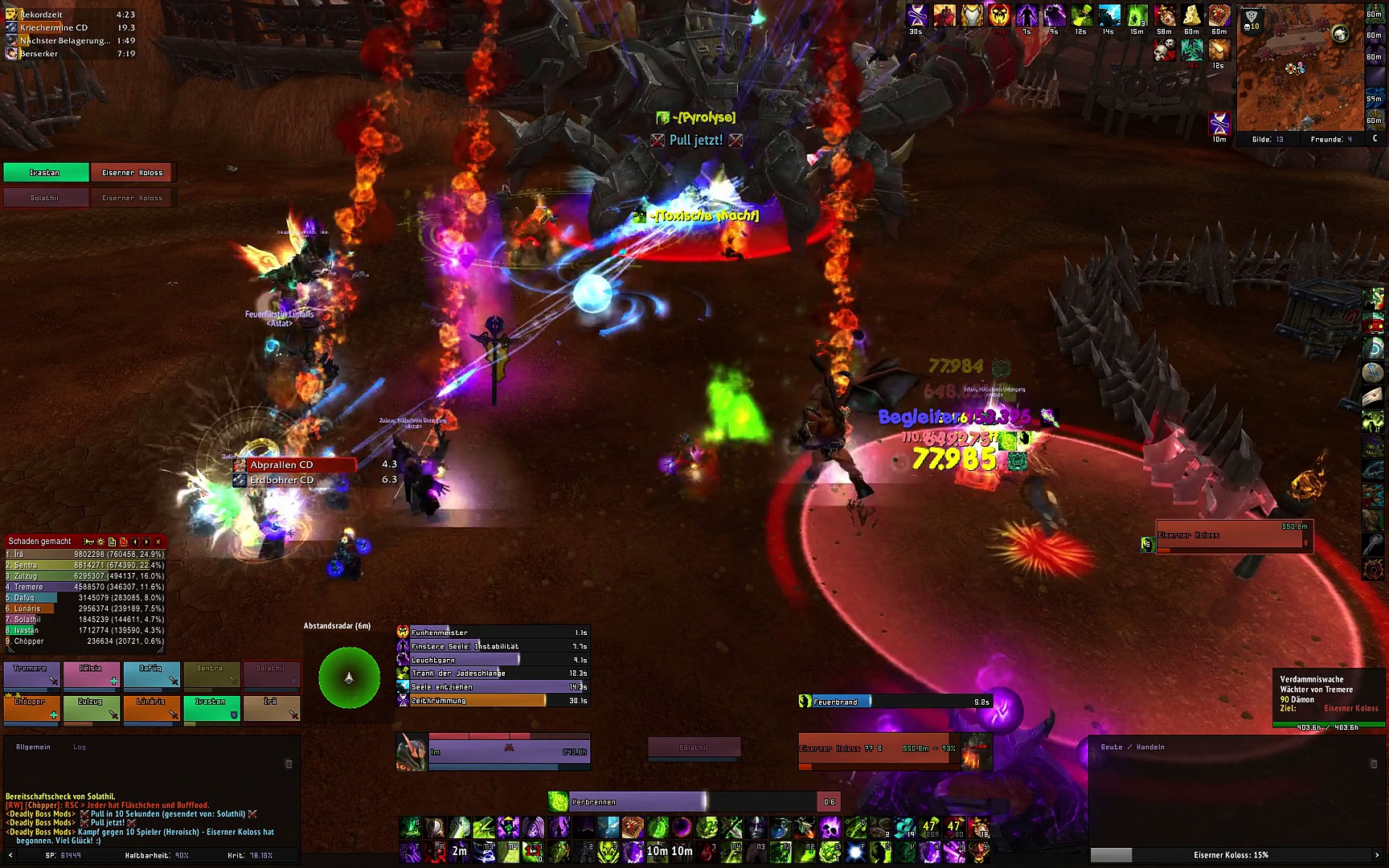Open the Log chat tab

[x=80, y=747]
